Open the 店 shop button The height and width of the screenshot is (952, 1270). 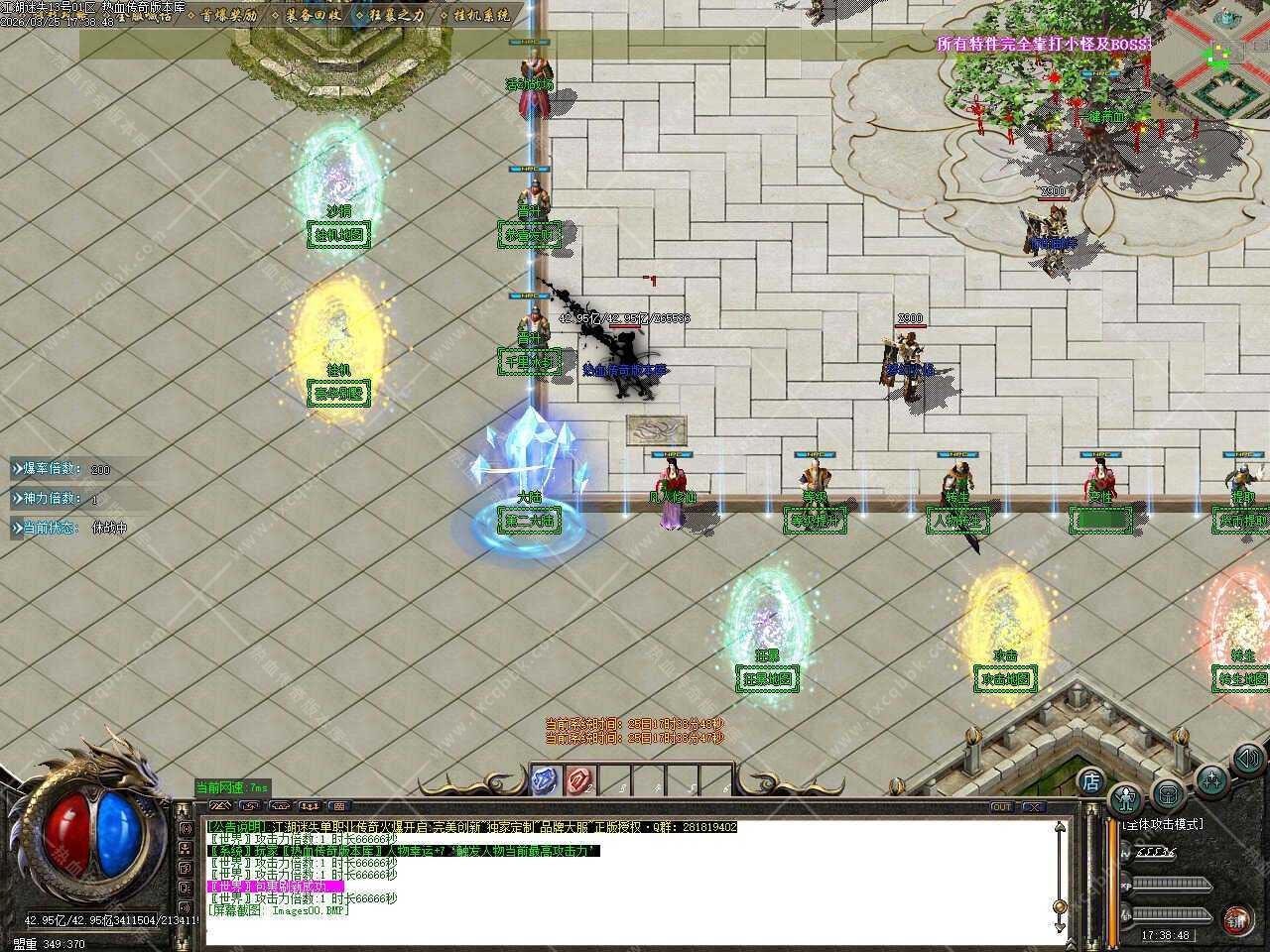pos(1090,780)
